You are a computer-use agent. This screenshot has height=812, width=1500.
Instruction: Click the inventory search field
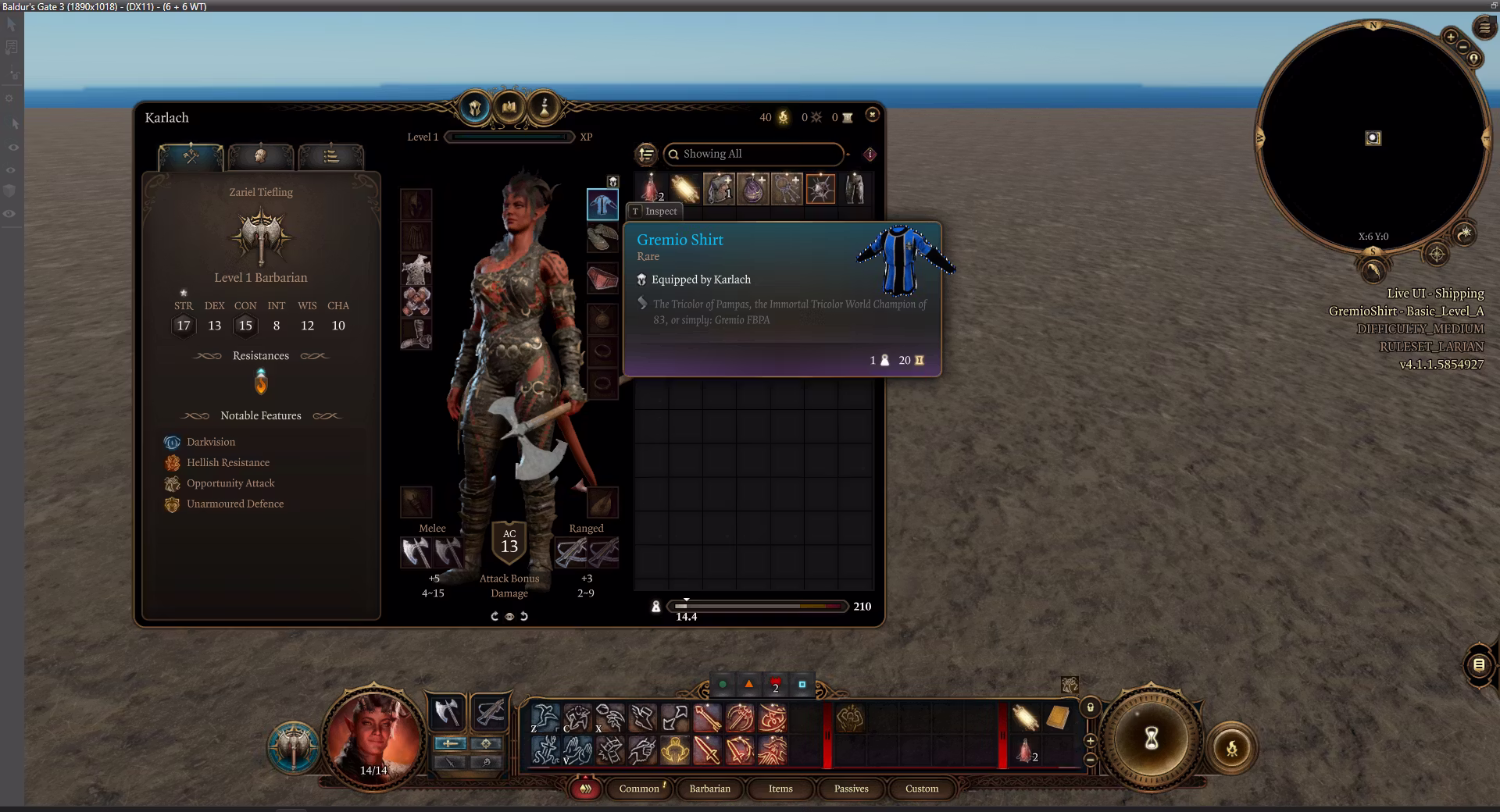pos(754,154)
